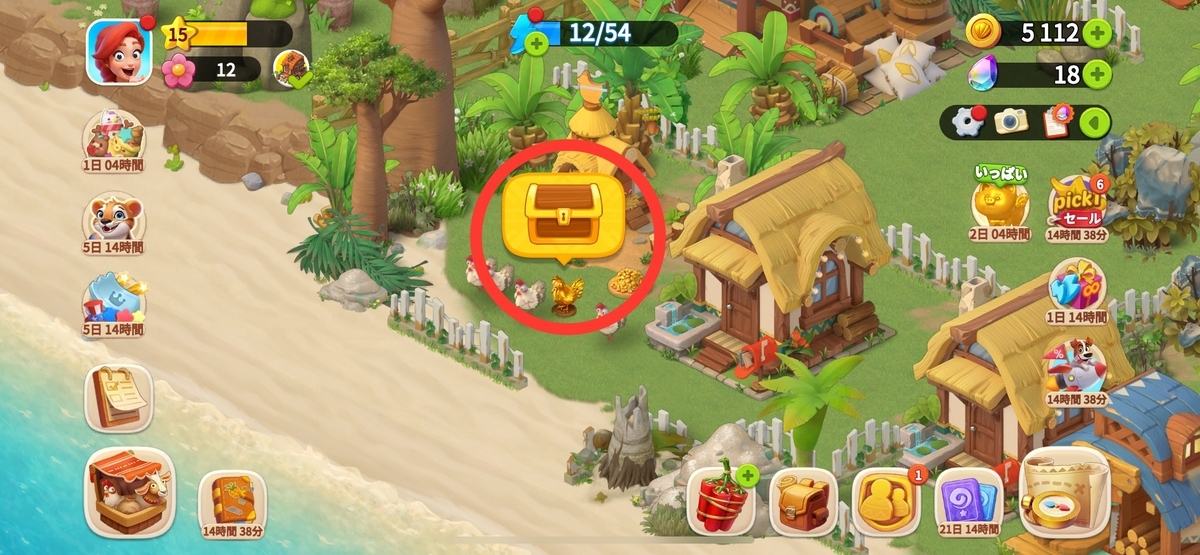
Task: Add more energy with the green plus
Action: coord(537,43)
